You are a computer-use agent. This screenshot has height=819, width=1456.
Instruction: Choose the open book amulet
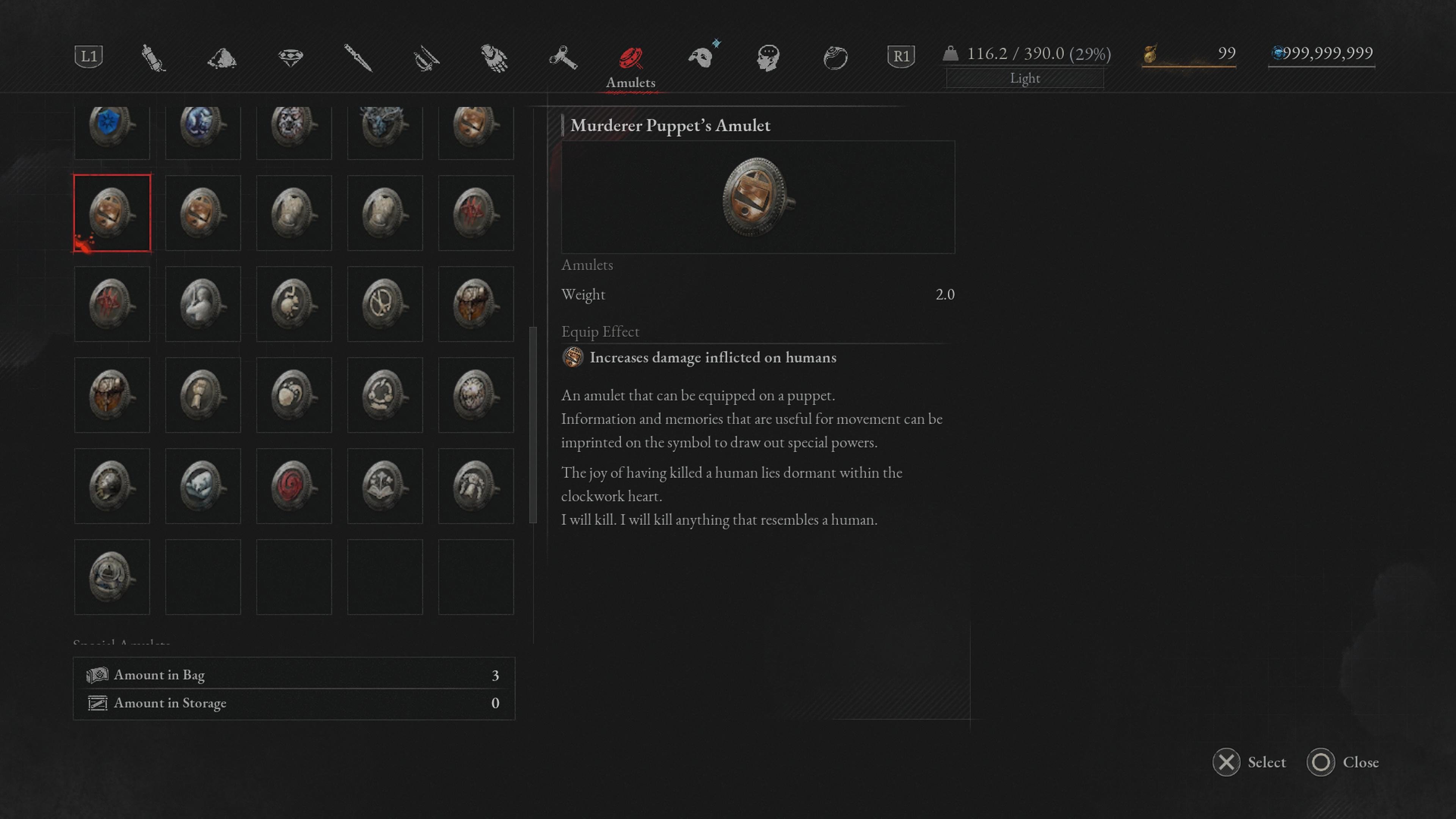coord(384,485)
